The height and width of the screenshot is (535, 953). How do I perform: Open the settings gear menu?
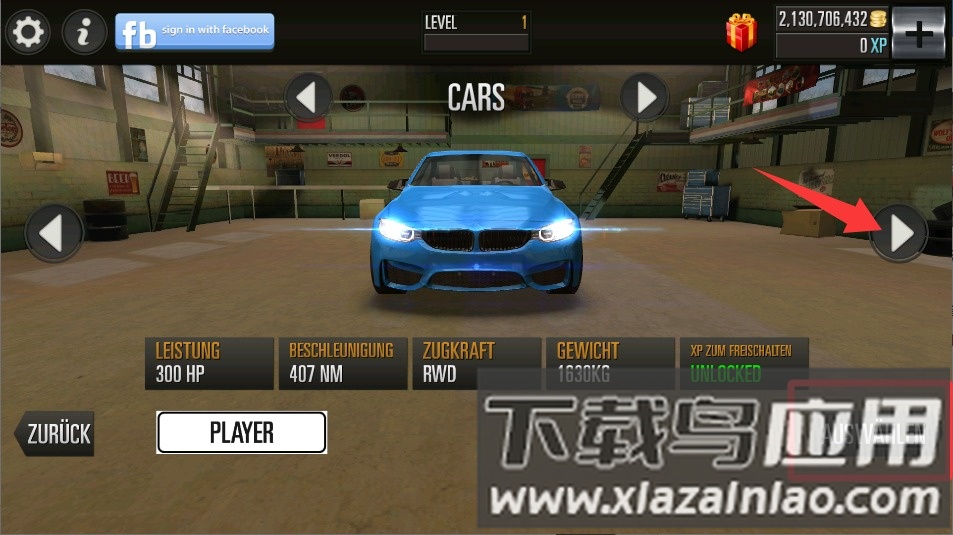(26, 33)
